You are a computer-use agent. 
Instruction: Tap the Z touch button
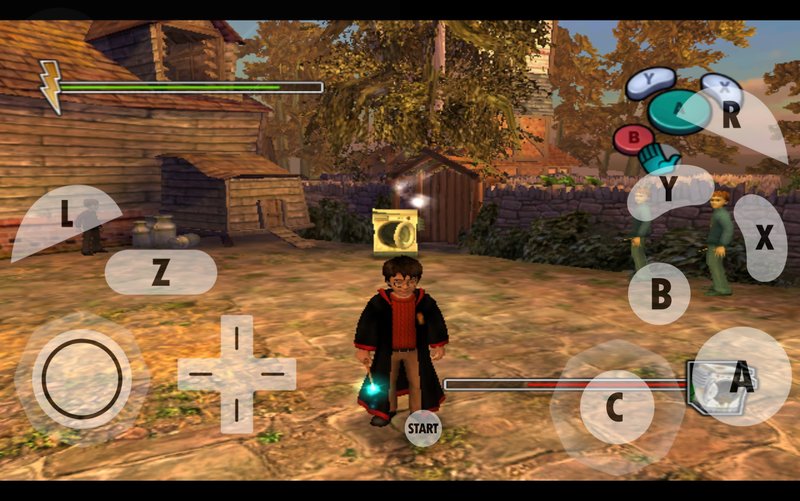160,272
